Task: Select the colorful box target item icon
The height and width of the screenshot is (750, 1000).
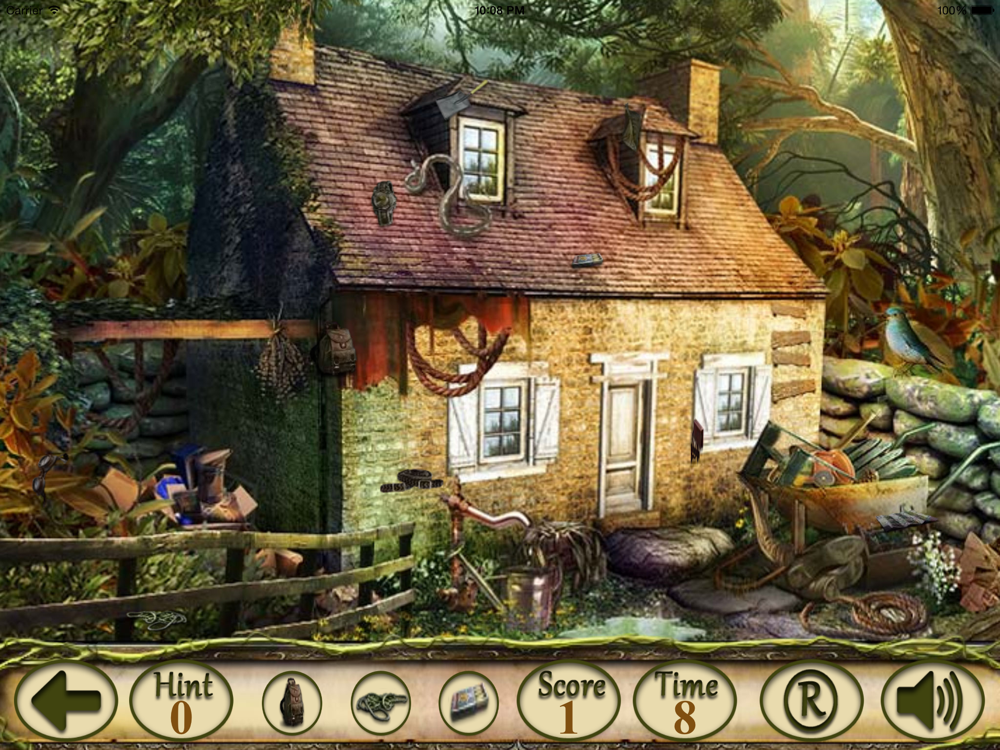Action: (x=468, y=702)
